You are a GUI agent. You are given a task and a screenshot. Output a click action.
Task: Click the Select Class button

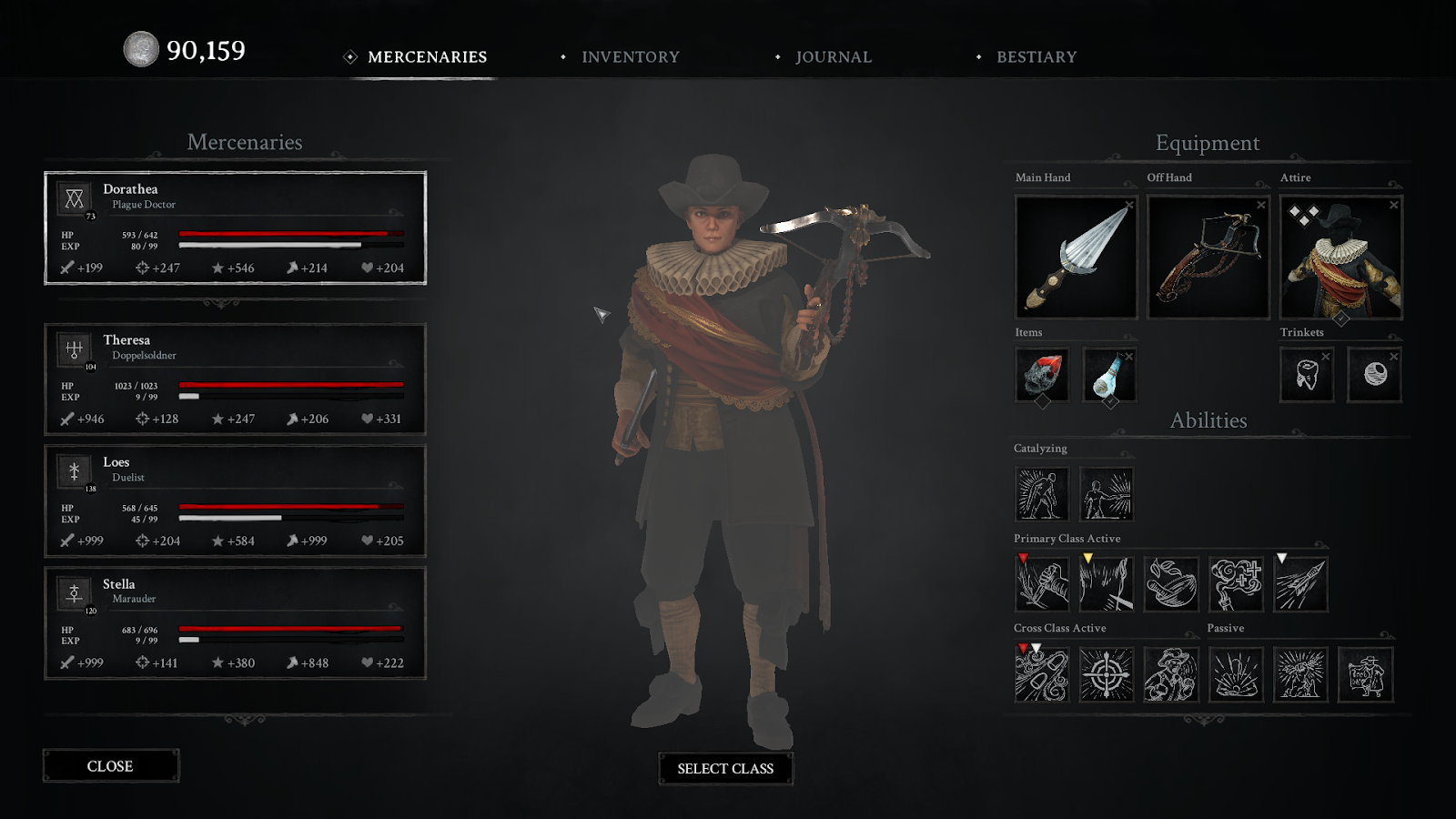tap(725, 769)
